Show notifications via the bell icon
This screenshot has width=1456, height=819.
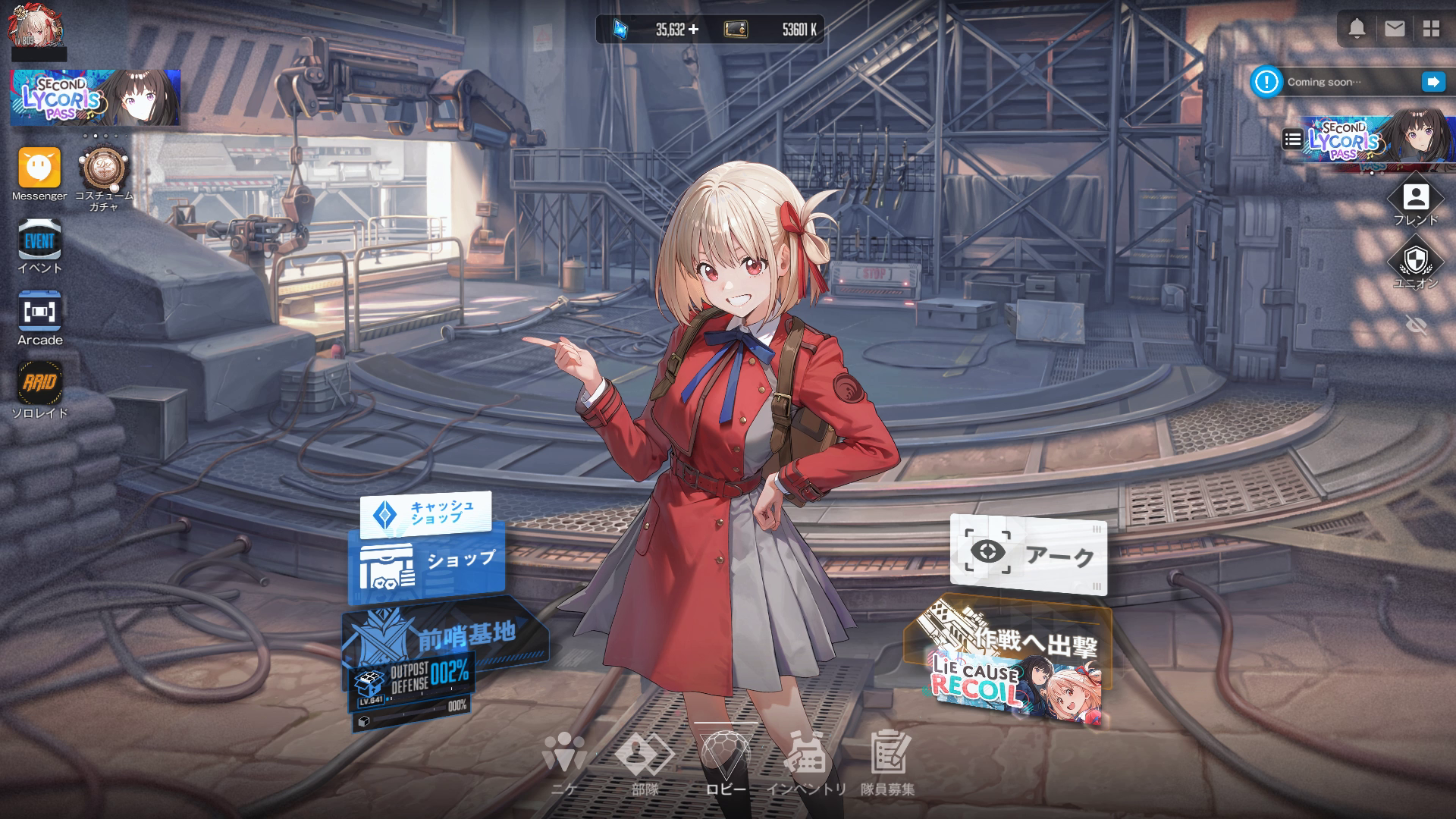point(1357,29)
